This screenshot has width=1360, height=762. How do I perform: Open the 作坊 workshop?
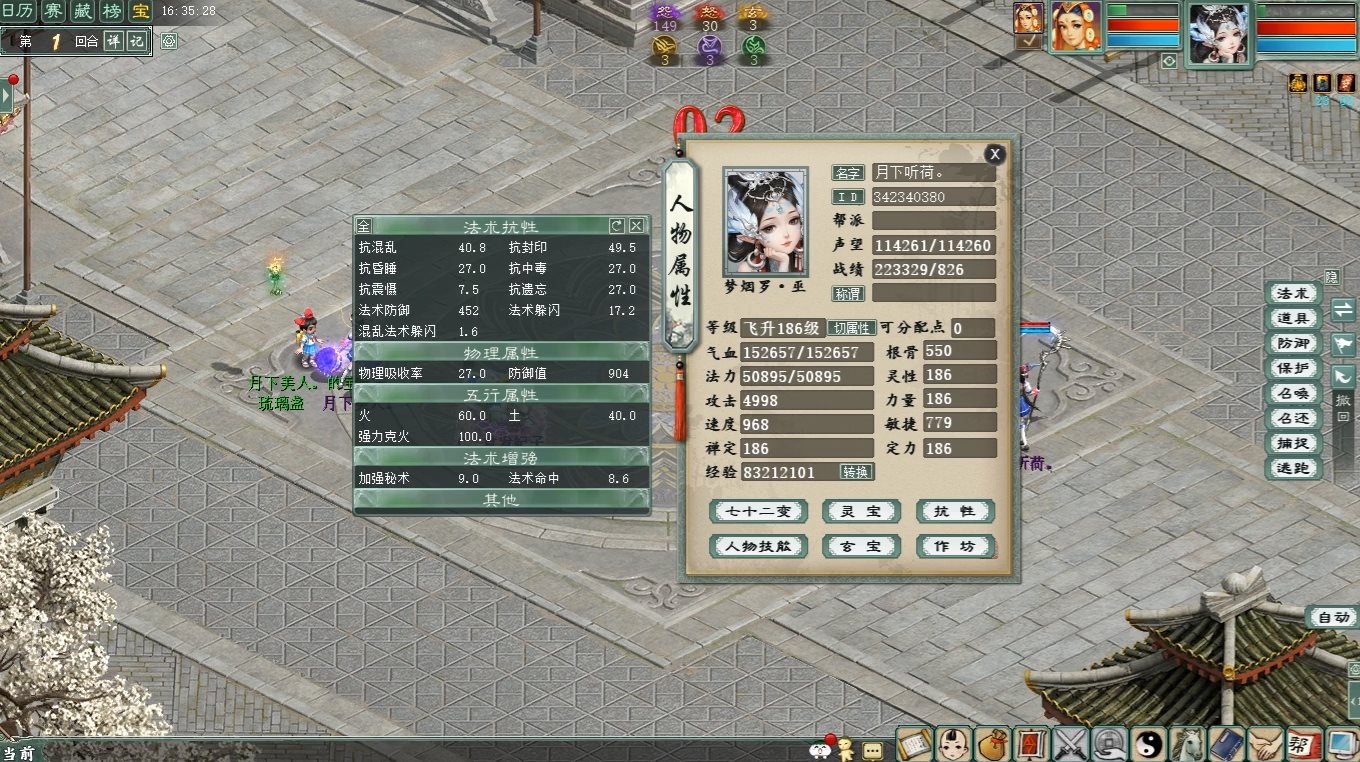click(x=954, y=547)
